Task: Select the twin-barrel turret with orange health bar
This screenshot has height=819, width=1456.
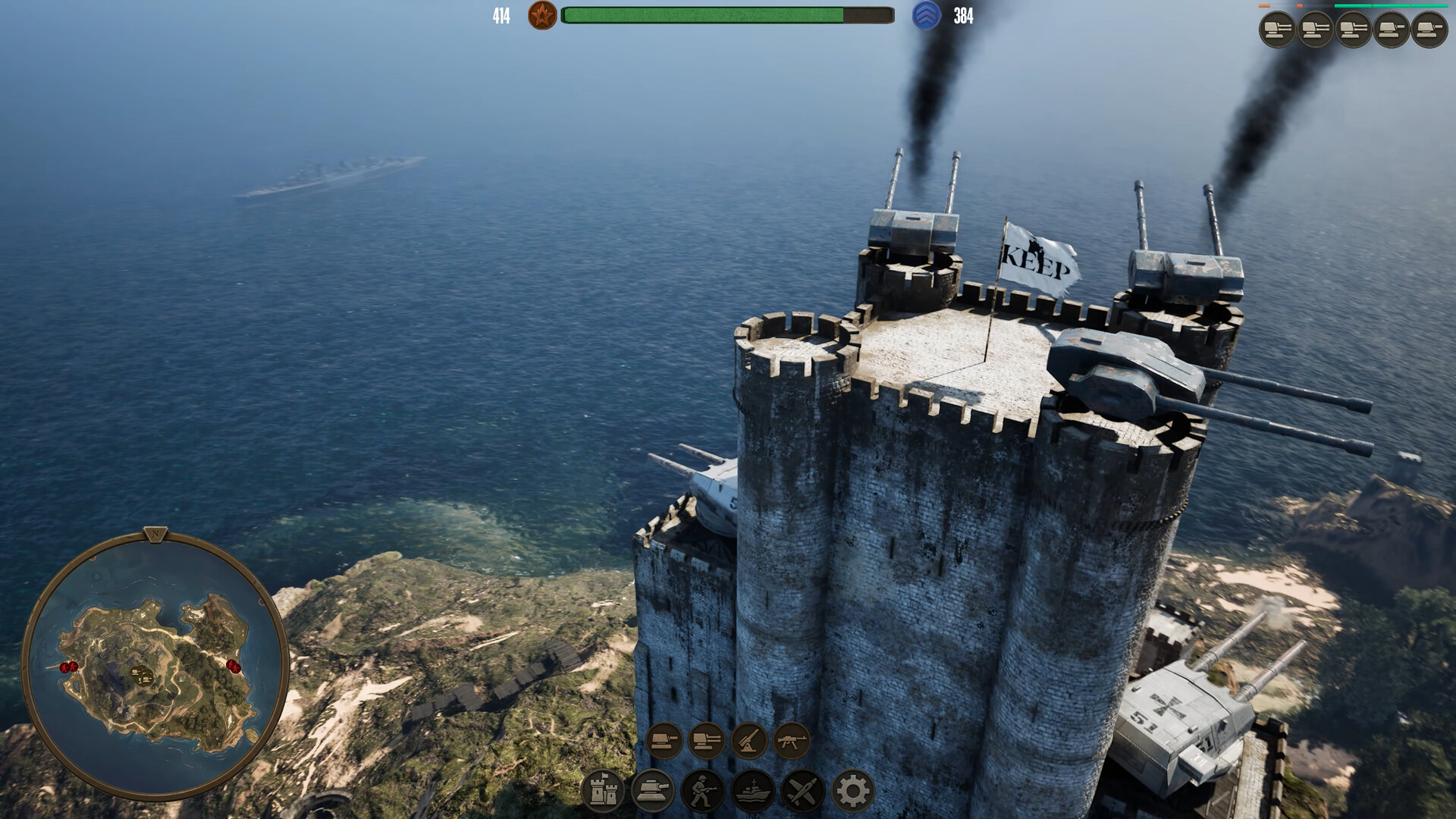Action: click(x=1278, y=30)
